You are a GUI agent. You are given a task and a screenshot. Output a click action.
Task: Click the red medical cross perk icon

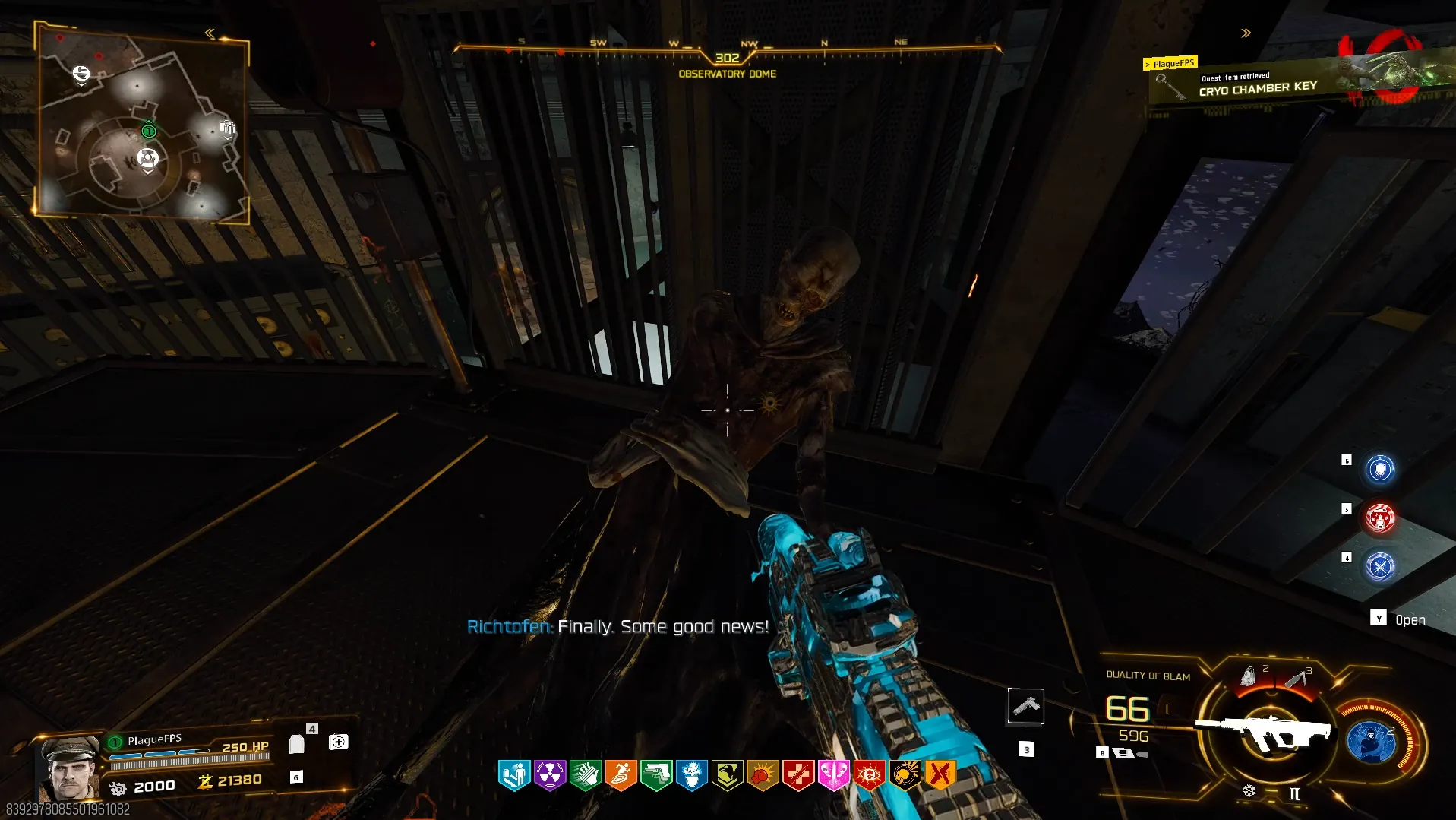pyautogui.click(x=798, y=775)
